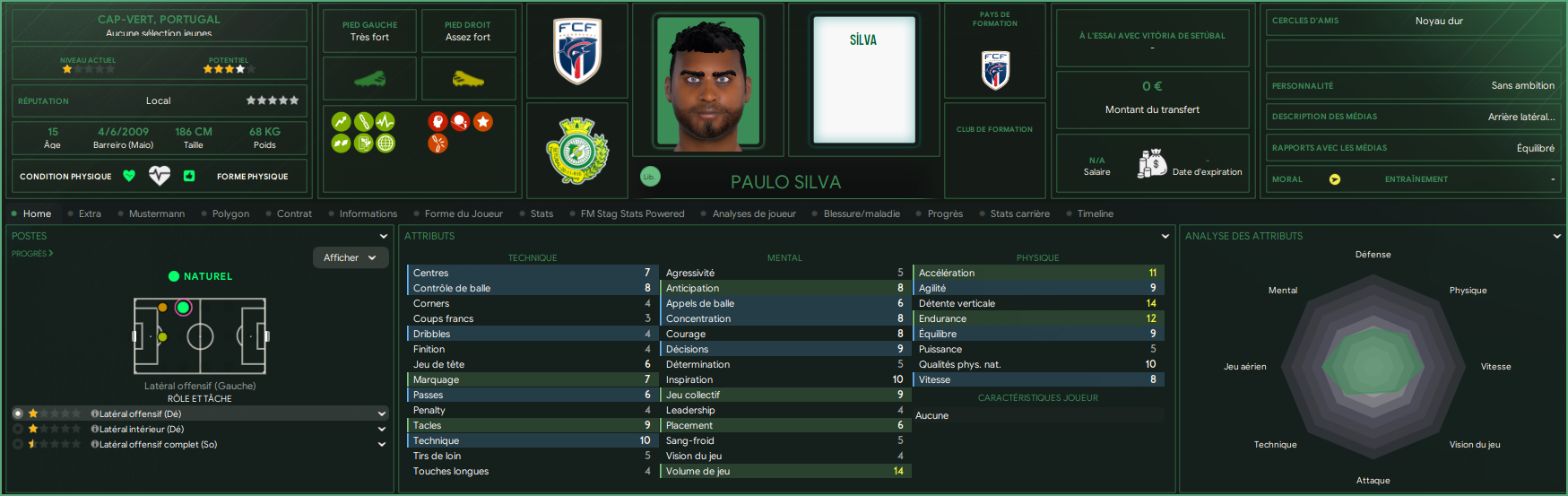
Task: Select Latéral offensif (Dé) role
Action: pos(140,413)
